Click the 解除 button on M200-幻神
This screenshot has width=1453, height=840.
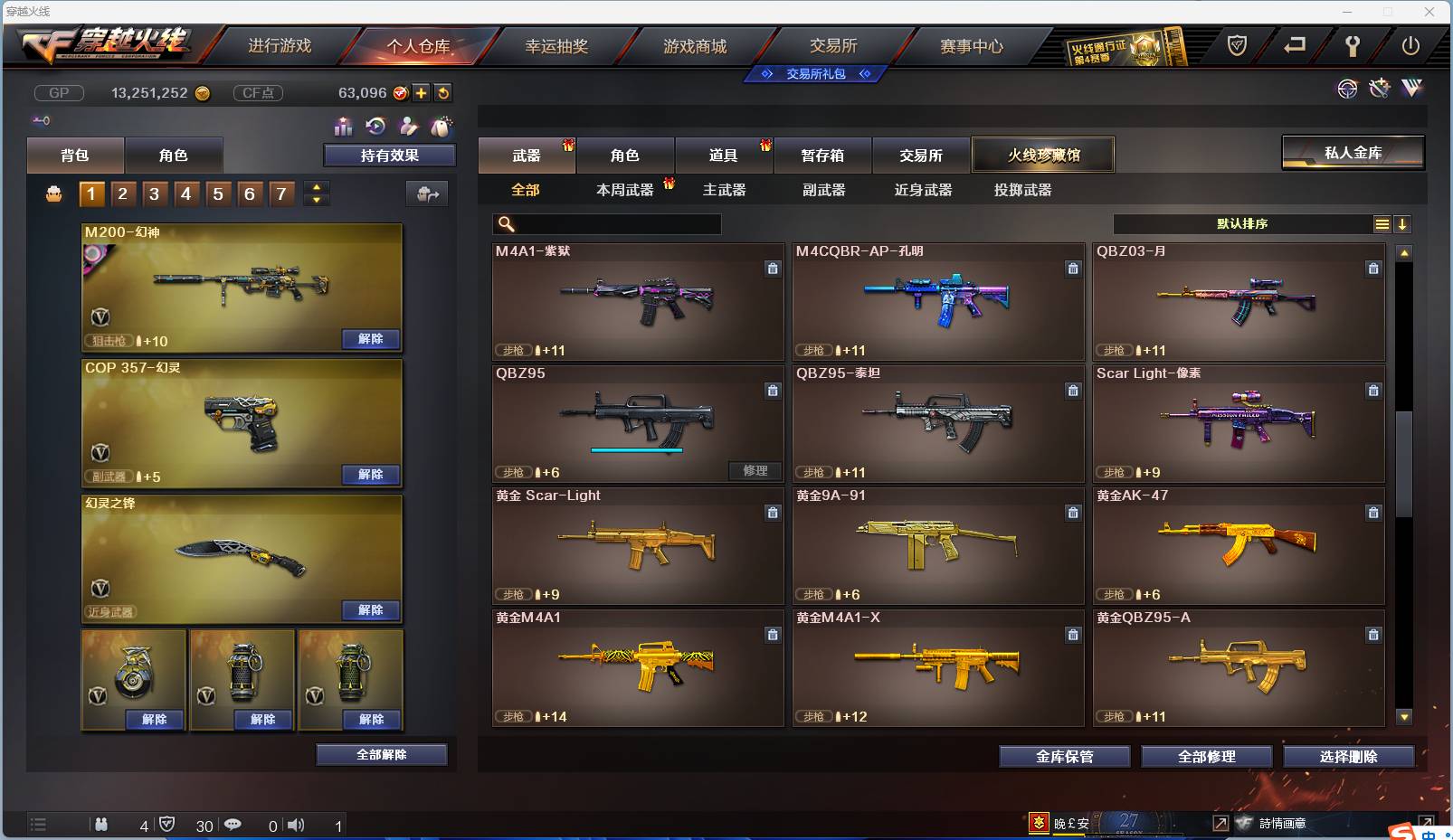click(370, 338)
